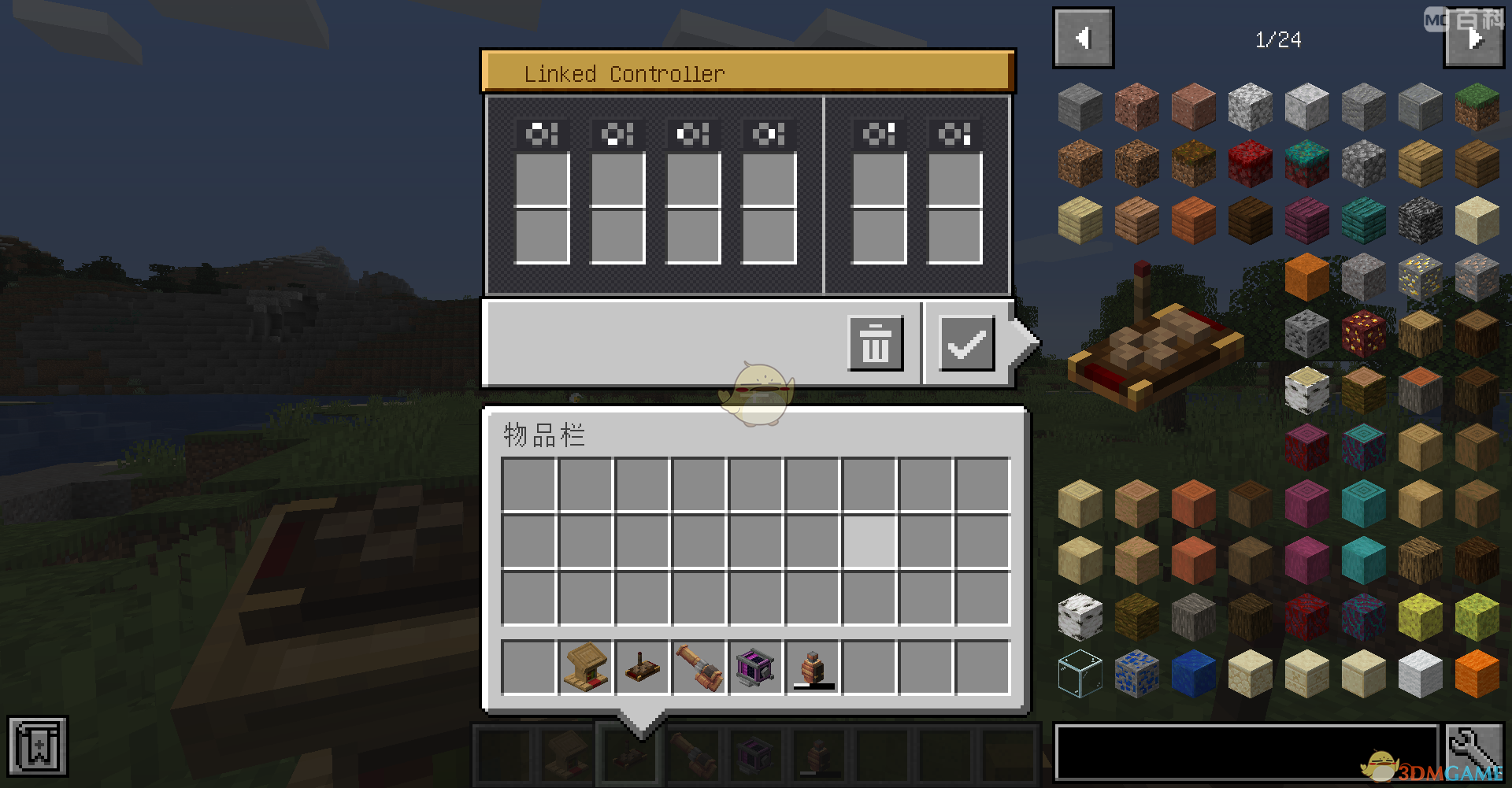This screenshot has height=788, width=1512.
Task: Choose the glass block in the item list
Action: coord(1080,674)
